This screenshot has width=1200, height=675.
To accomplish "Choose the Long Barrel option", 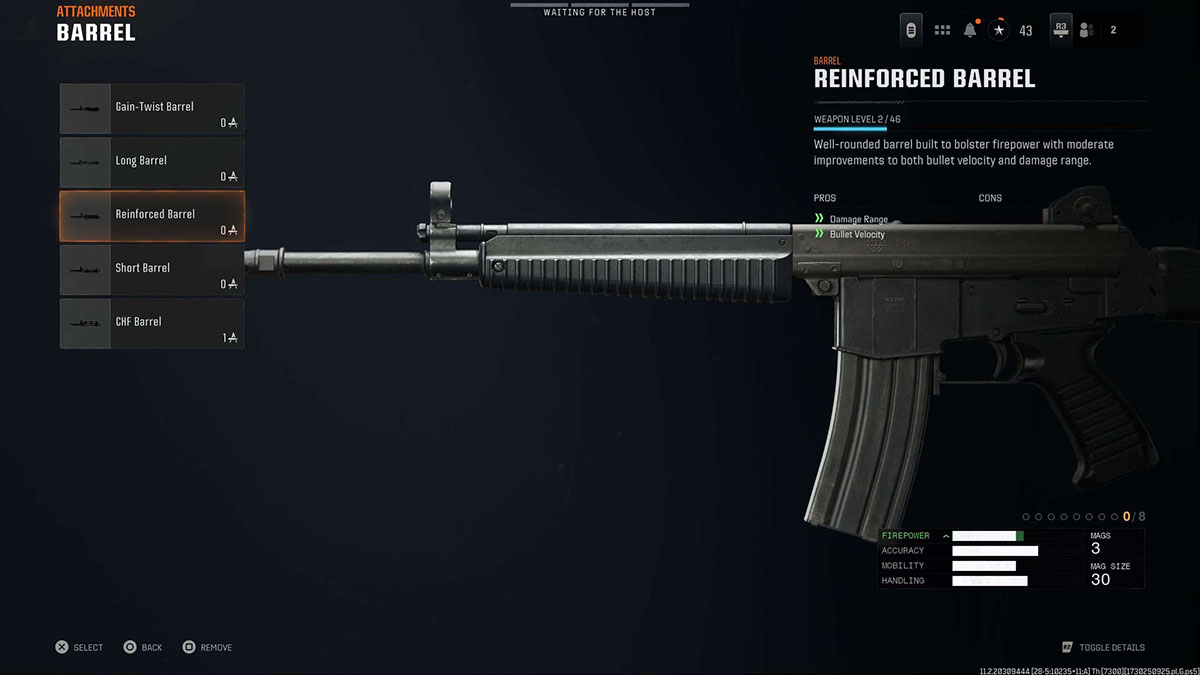I will [152, 163].
